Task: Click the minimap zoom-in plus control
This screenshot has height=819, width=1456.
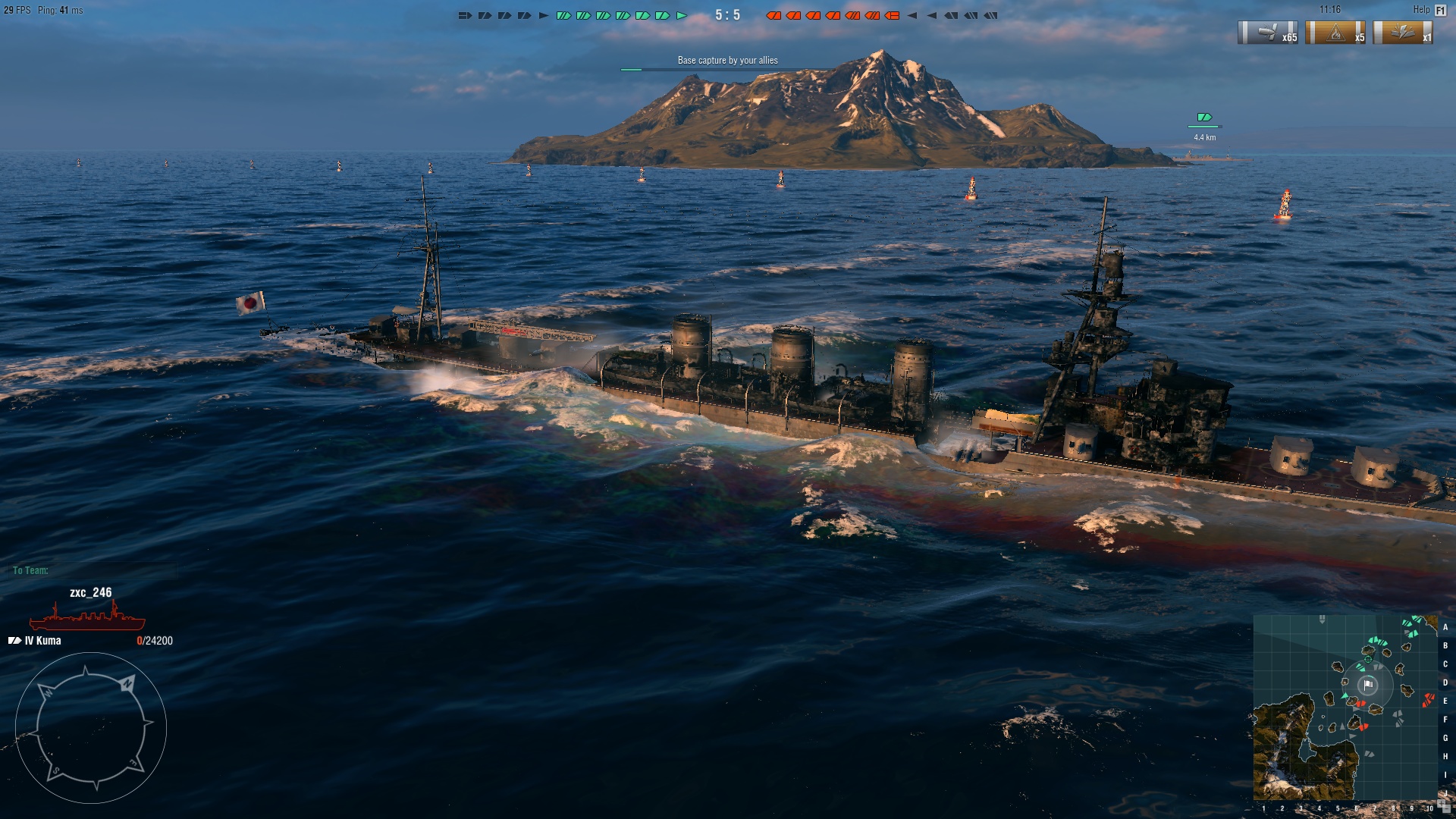Action: point(1441,802)
